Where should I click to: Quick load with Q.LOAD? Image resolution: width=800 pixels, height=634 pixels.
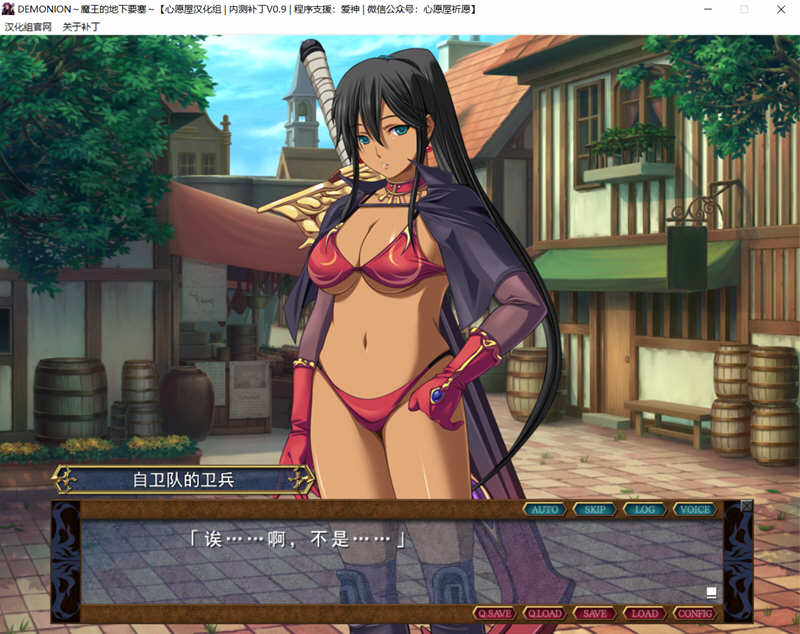[x=545, y=613]
